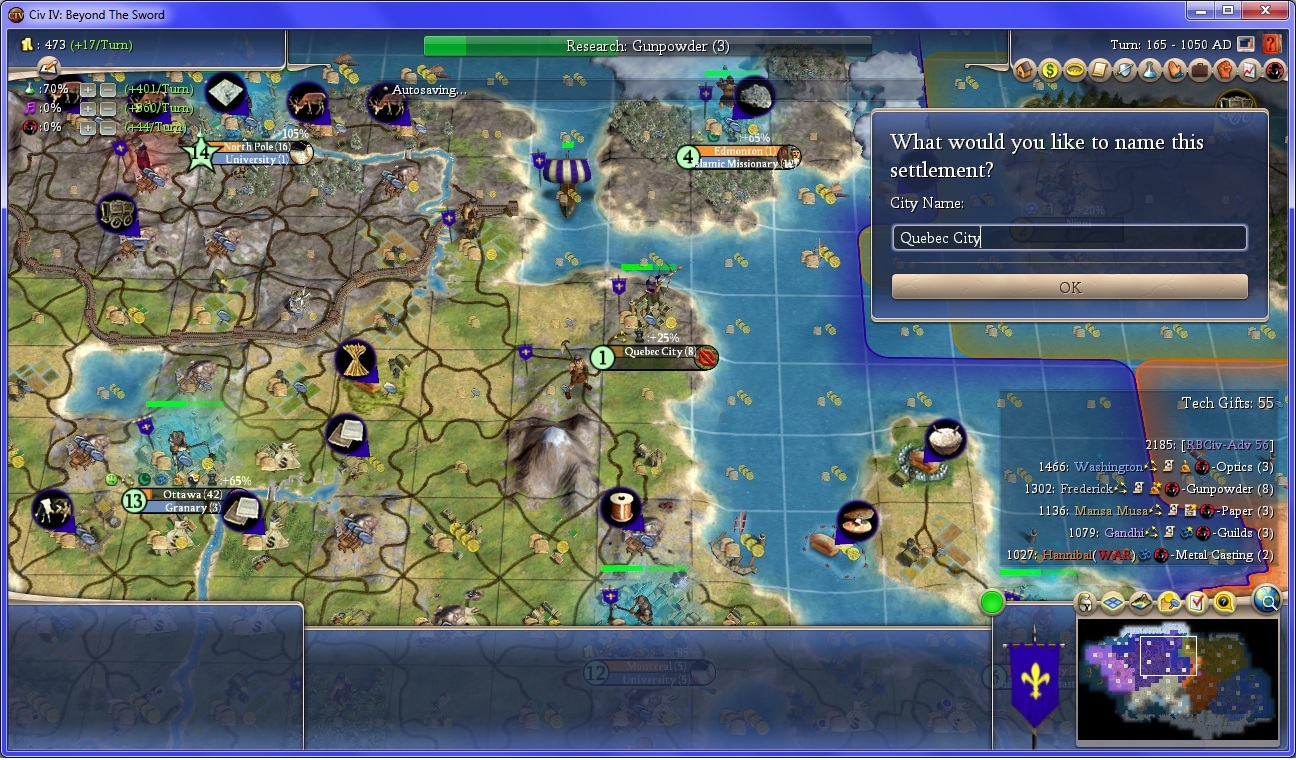
Task: Open the Domestic Advisor house icon
Action: click(1023, 71)
